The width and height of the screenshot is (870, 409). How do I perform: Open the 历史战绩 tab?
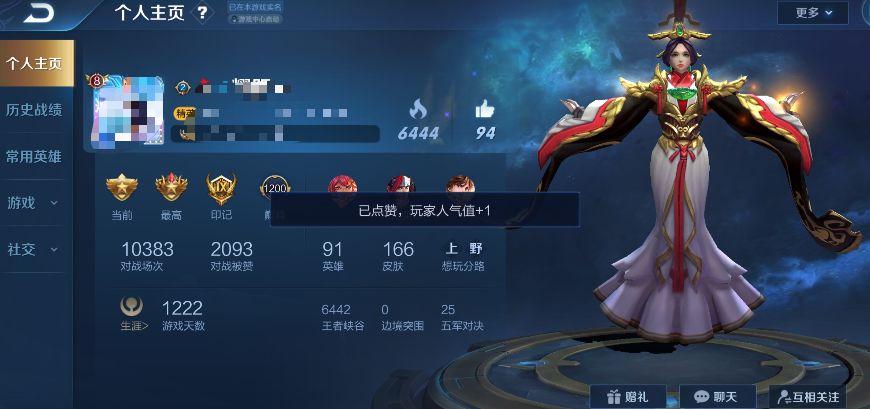(34, 110)
